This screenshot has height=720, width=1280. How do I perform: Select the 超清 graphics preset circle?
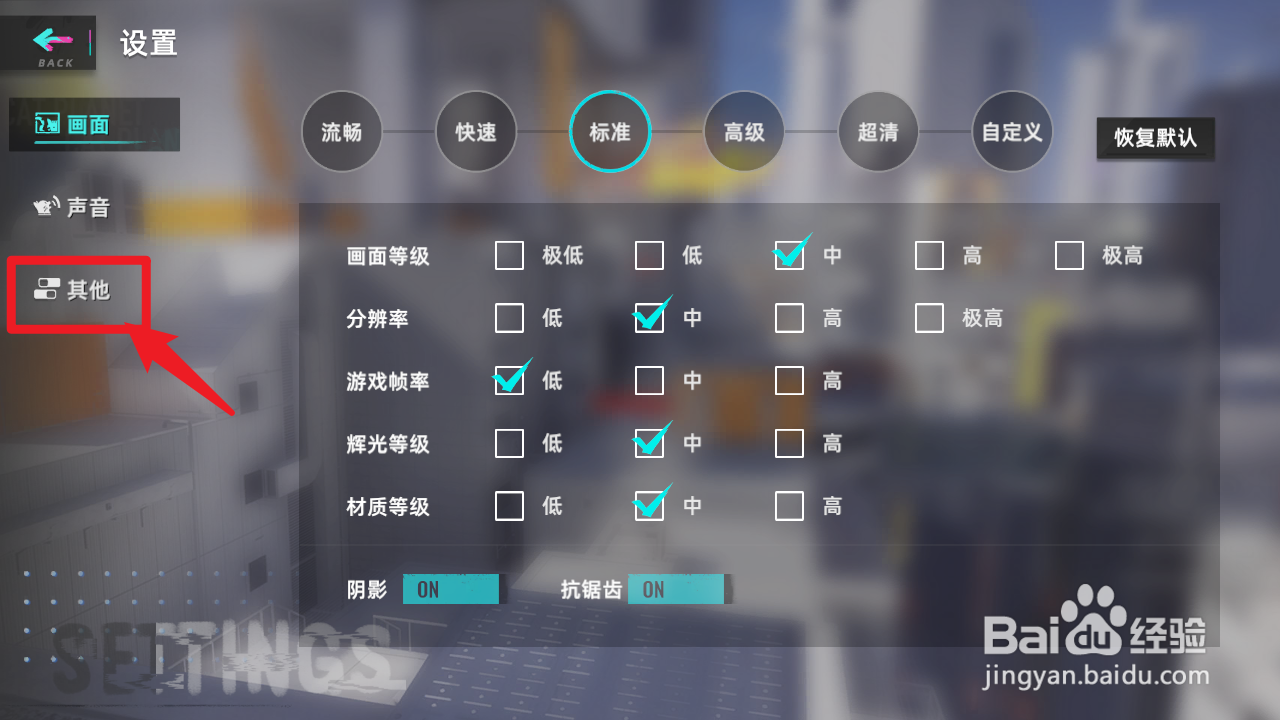878,131
